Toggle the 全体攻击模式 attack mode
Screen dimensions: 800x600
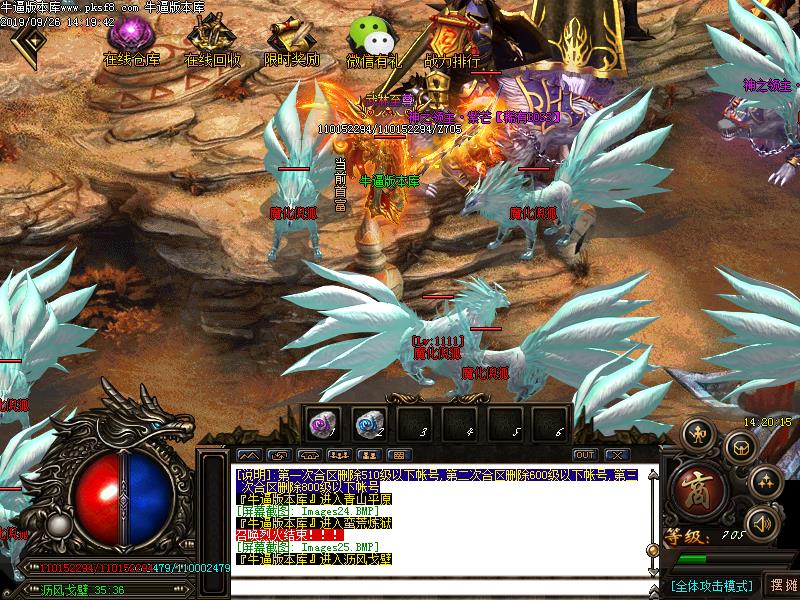pos(711,585)
